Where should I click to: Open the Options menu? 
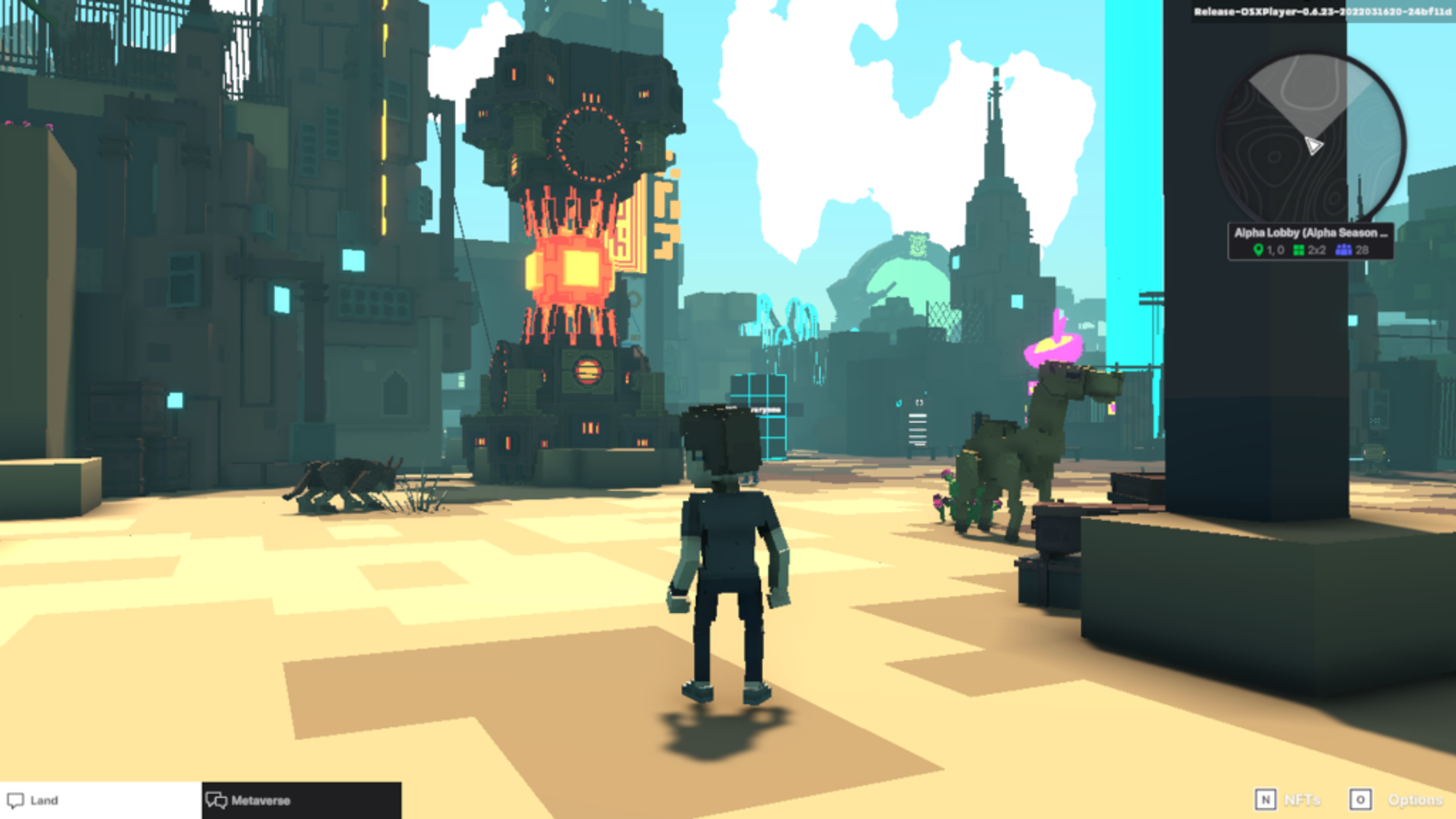(x=1396, y=799)
